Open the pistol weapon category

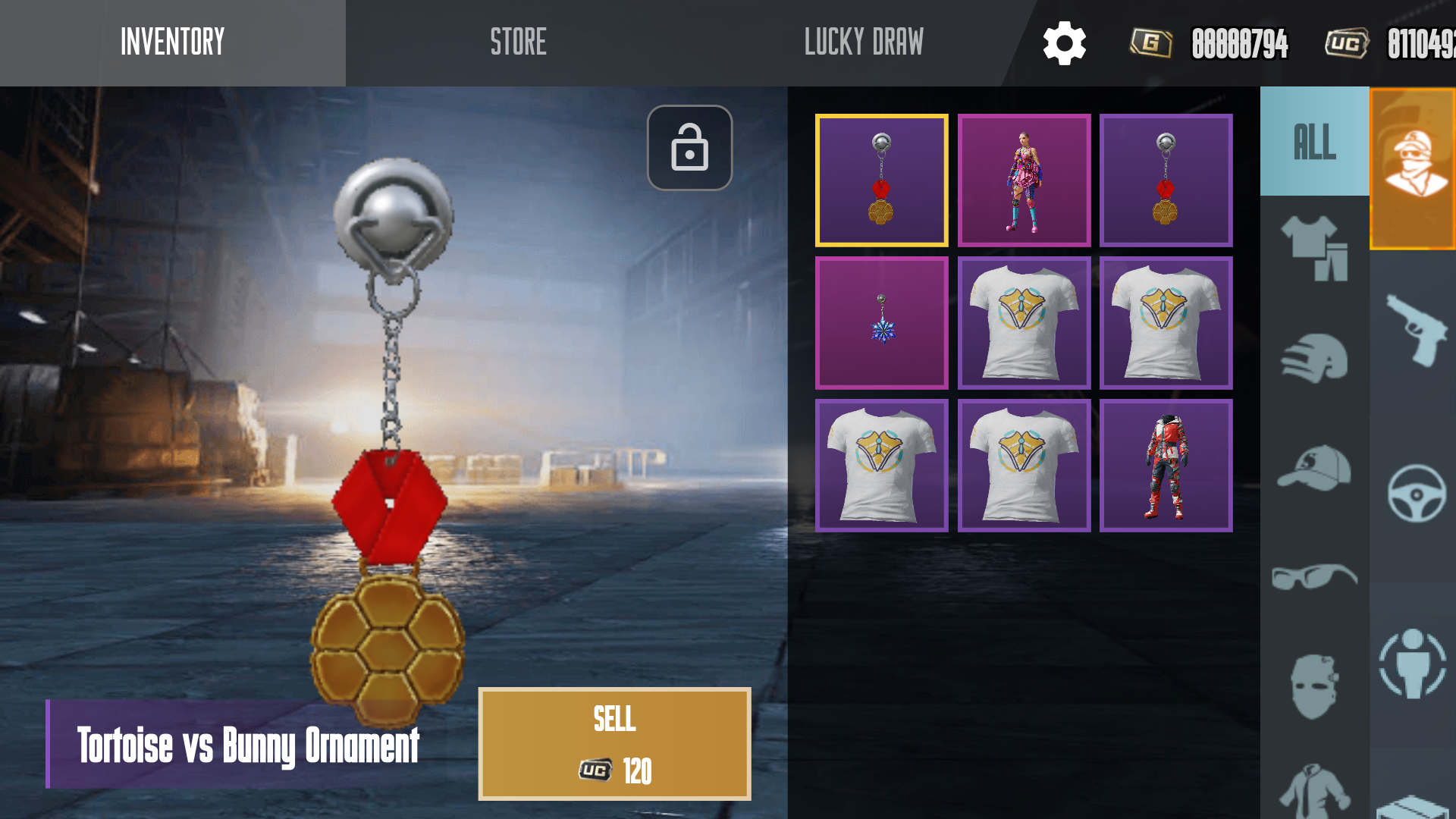point(1414,330)
